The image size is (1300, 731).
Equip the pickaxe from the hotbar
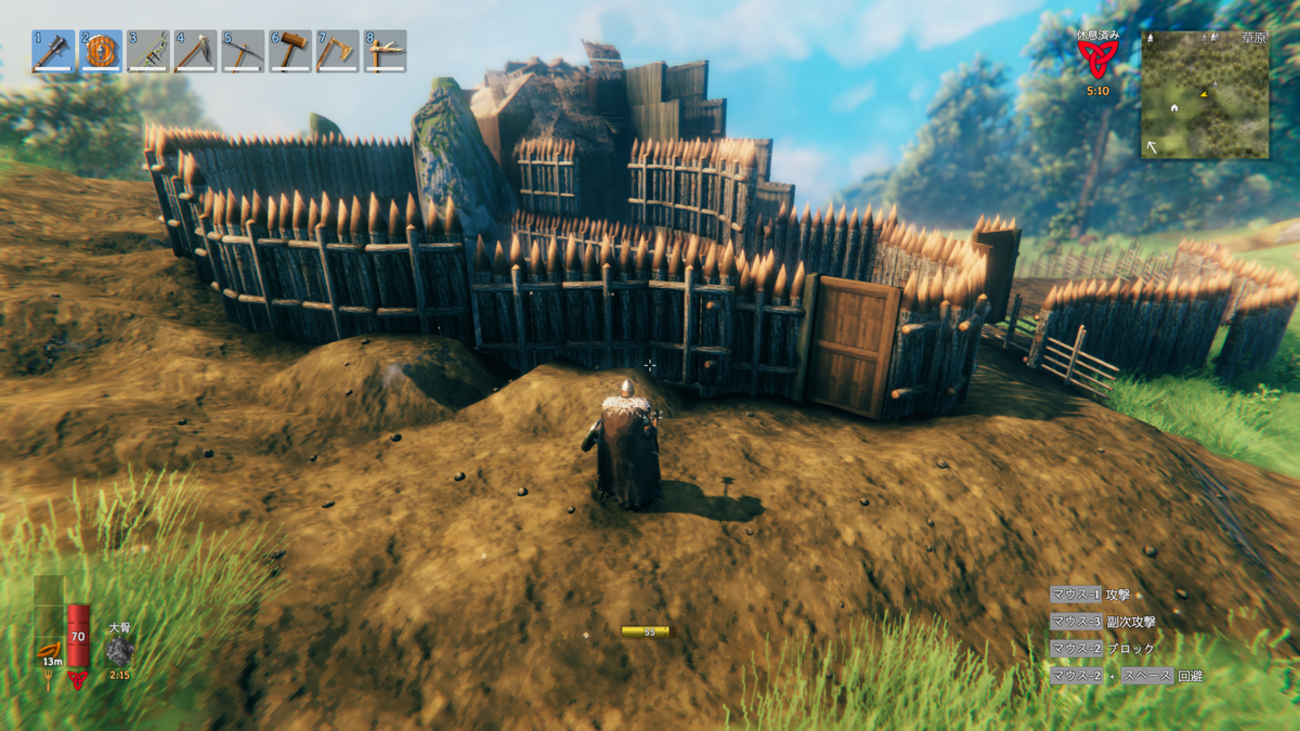(243, 51)
